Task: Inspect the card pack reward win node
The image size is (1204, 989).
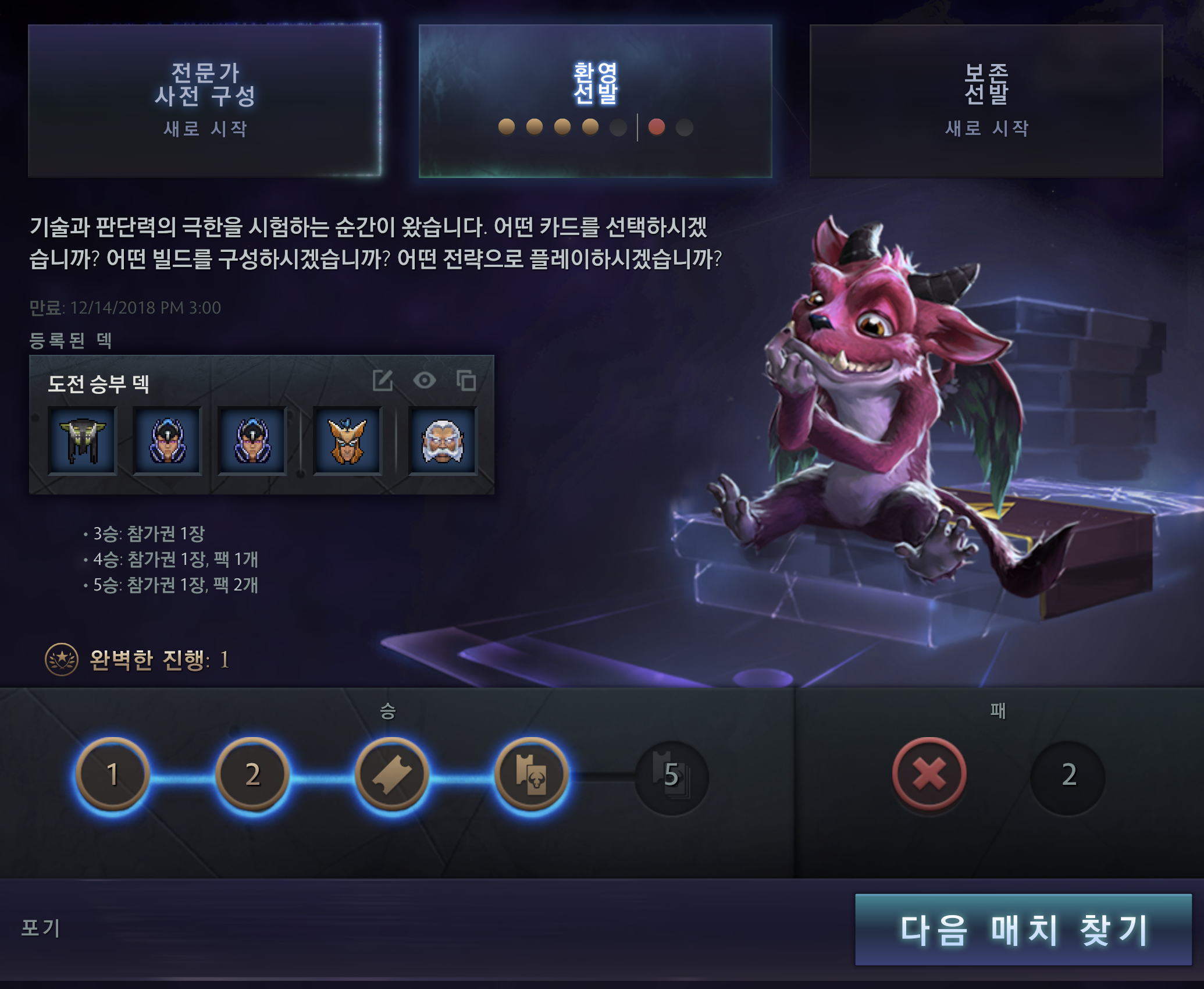Action: point(532,775)
